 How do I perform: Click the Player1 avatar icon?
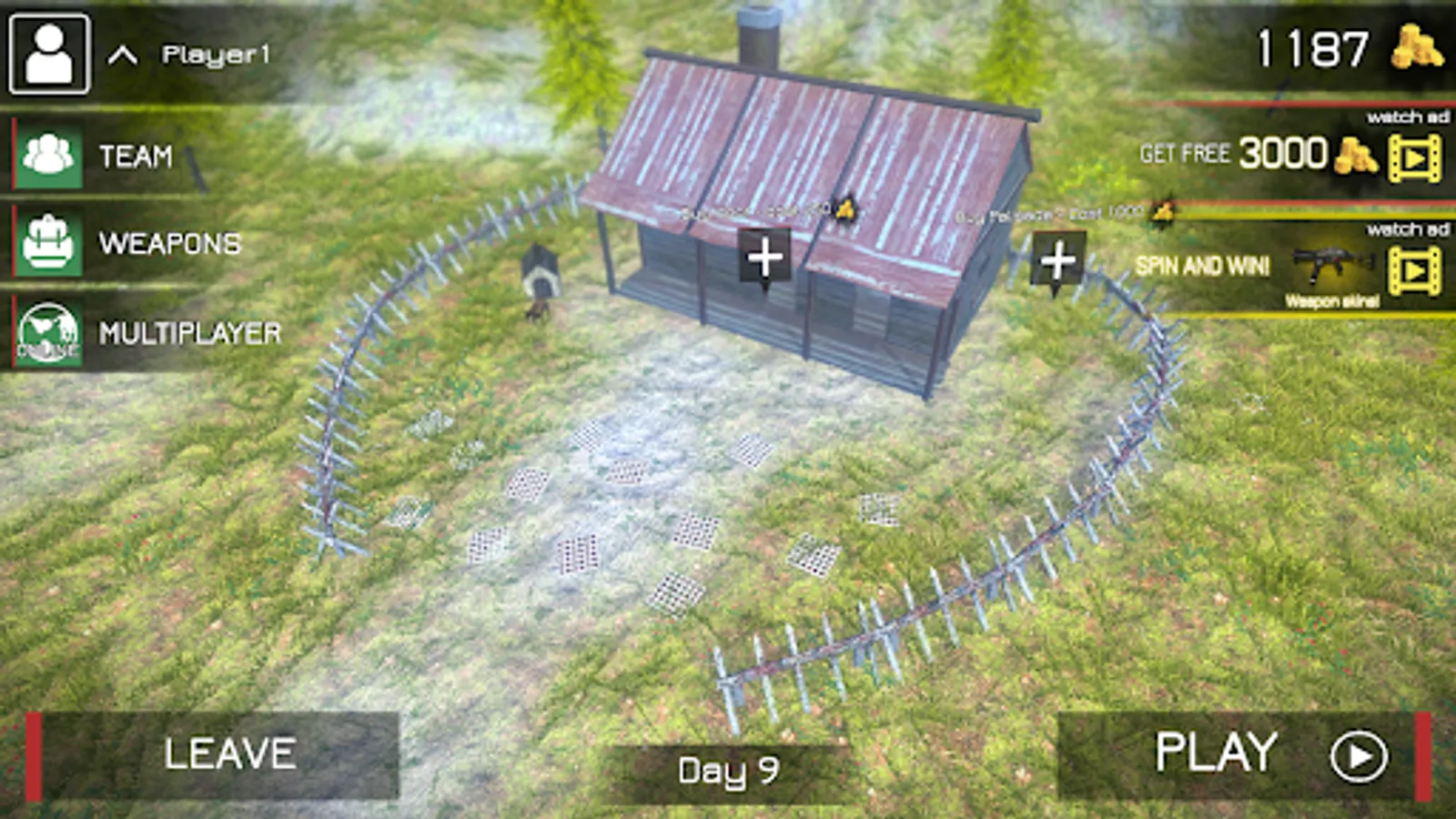pyautogui.click(x=48, y=53)
